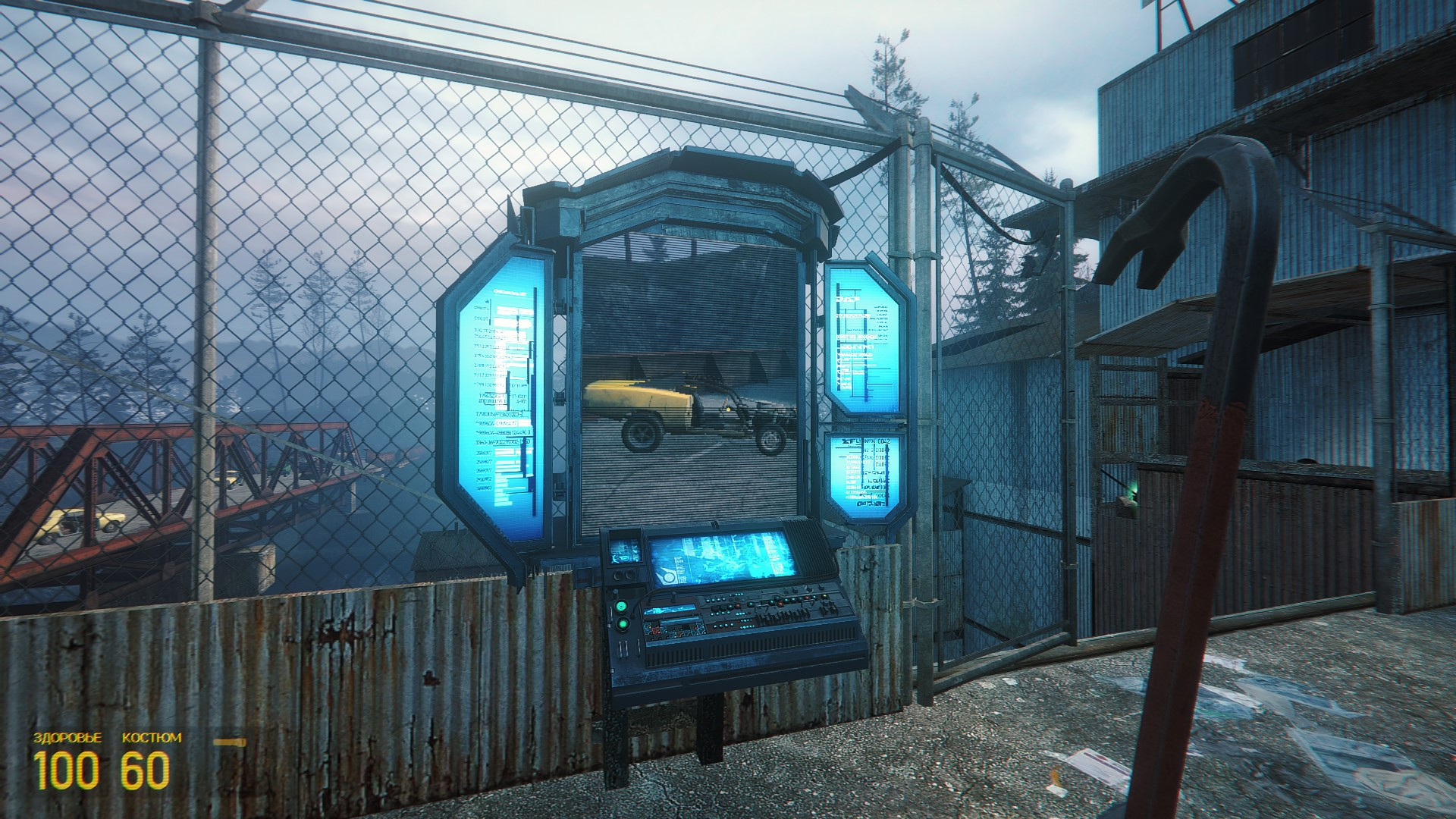Toggle the upper green power lamp on the console
This screenshot has width=1456, height=819.
click(620, 607)
